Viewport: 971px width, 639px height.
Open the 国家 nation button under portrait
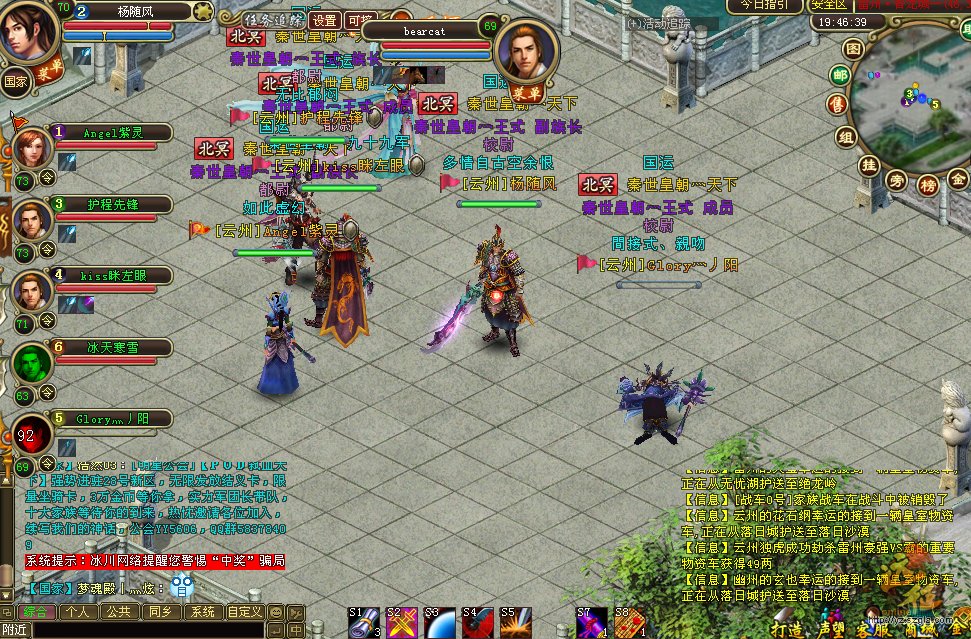coord(16,80)
